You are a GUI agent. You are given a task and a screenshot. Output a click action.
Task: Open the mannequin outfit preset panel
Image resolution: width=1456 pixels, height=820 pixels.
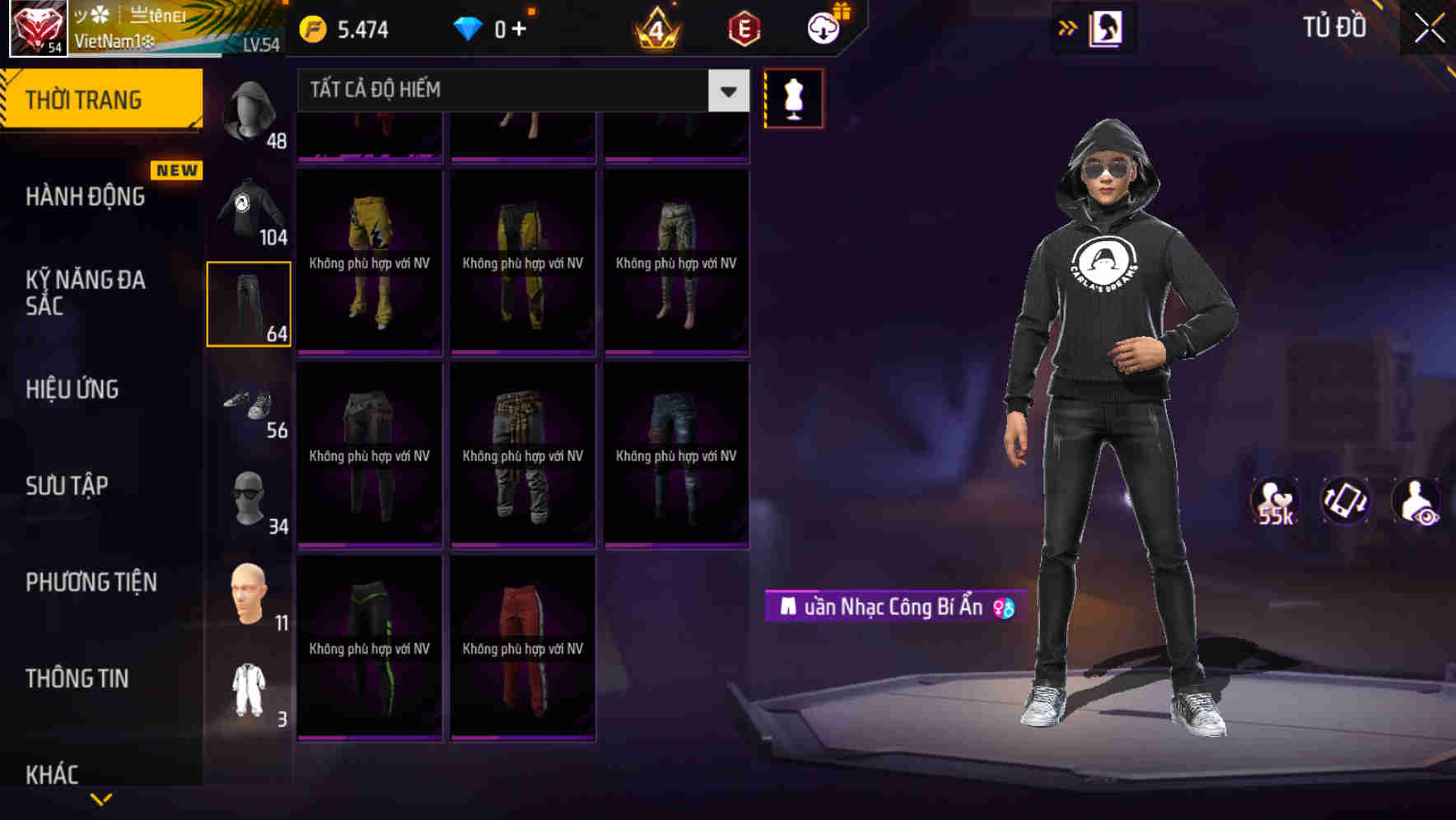point(793,97)
